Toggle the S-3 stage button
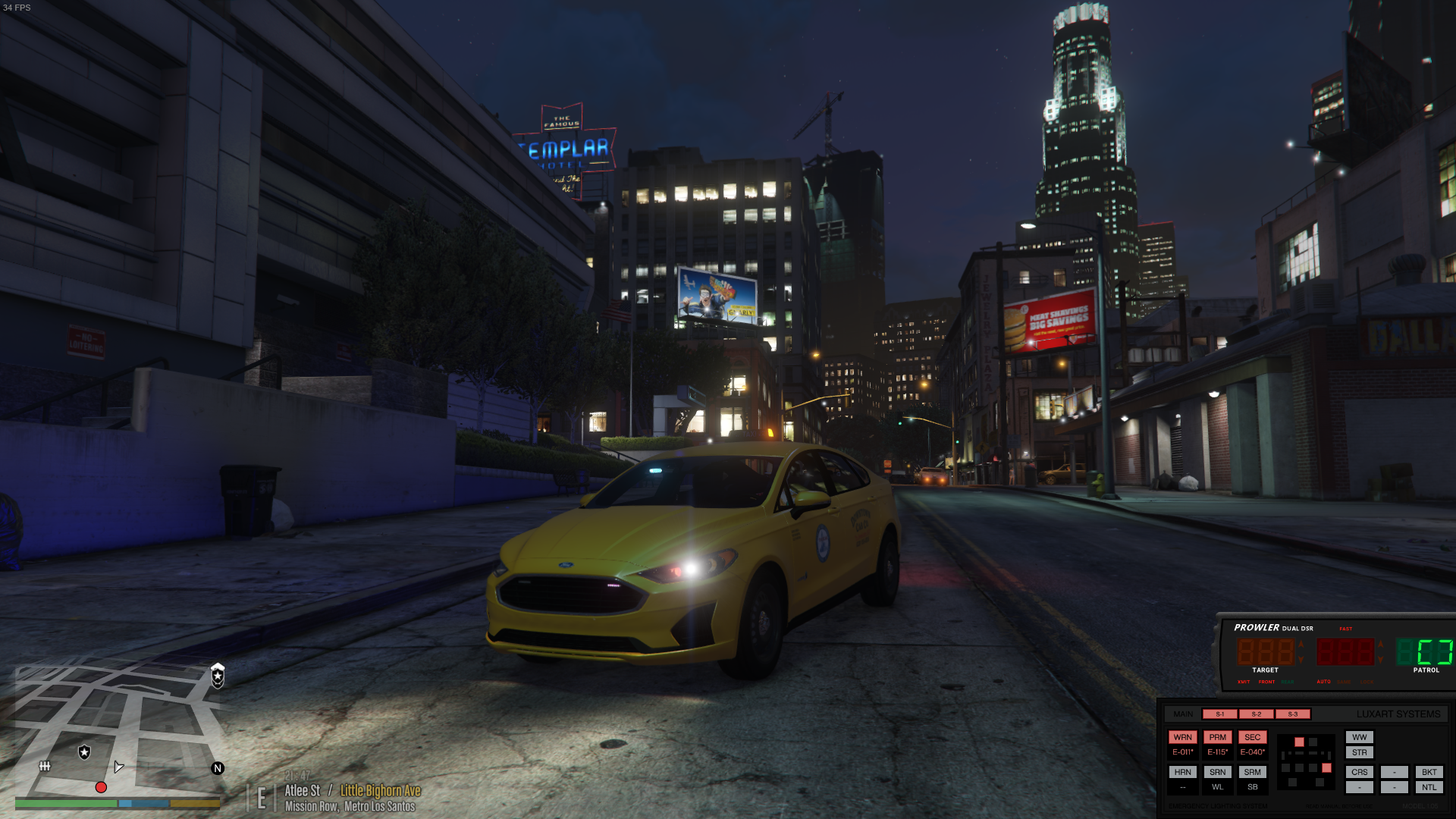Viewport: 1456px width, 819px height. tap(1292, 714)
